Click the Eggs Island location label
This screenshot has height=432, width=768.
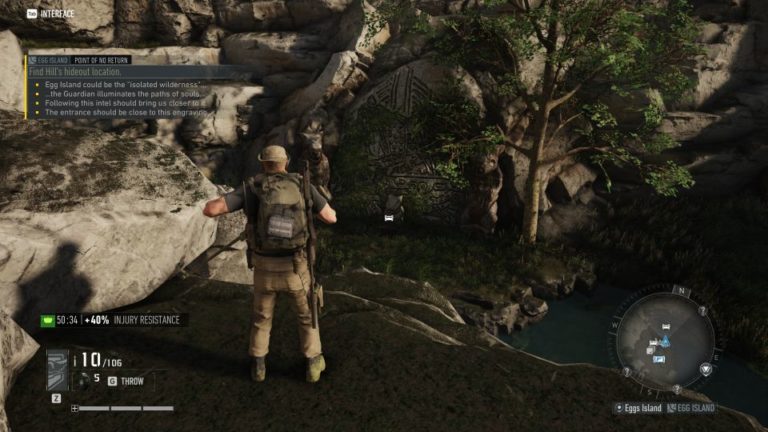tap(641, 408)
